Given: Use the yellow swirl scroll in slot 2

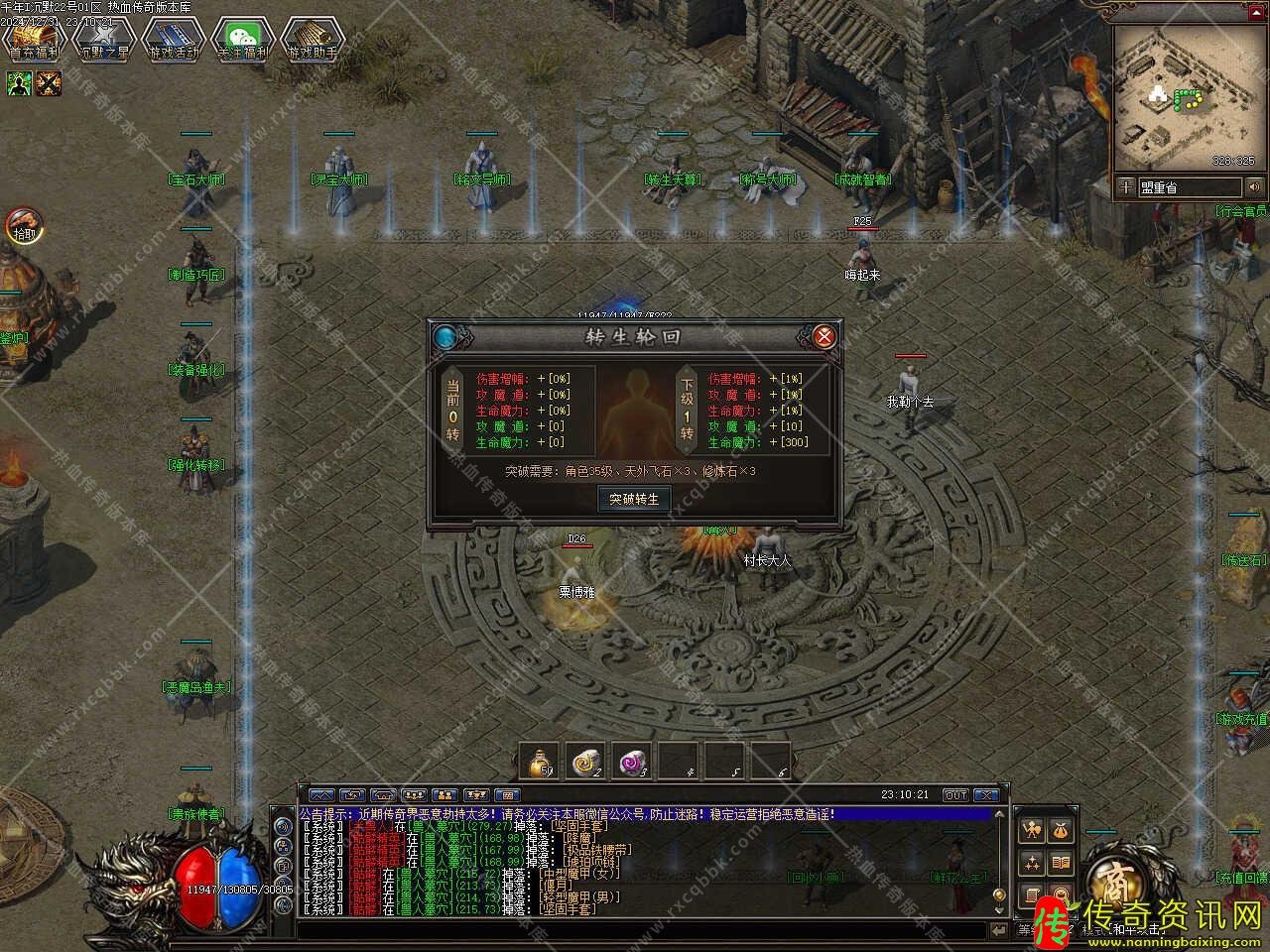Looking at the screenshot, I should (585, 761).
